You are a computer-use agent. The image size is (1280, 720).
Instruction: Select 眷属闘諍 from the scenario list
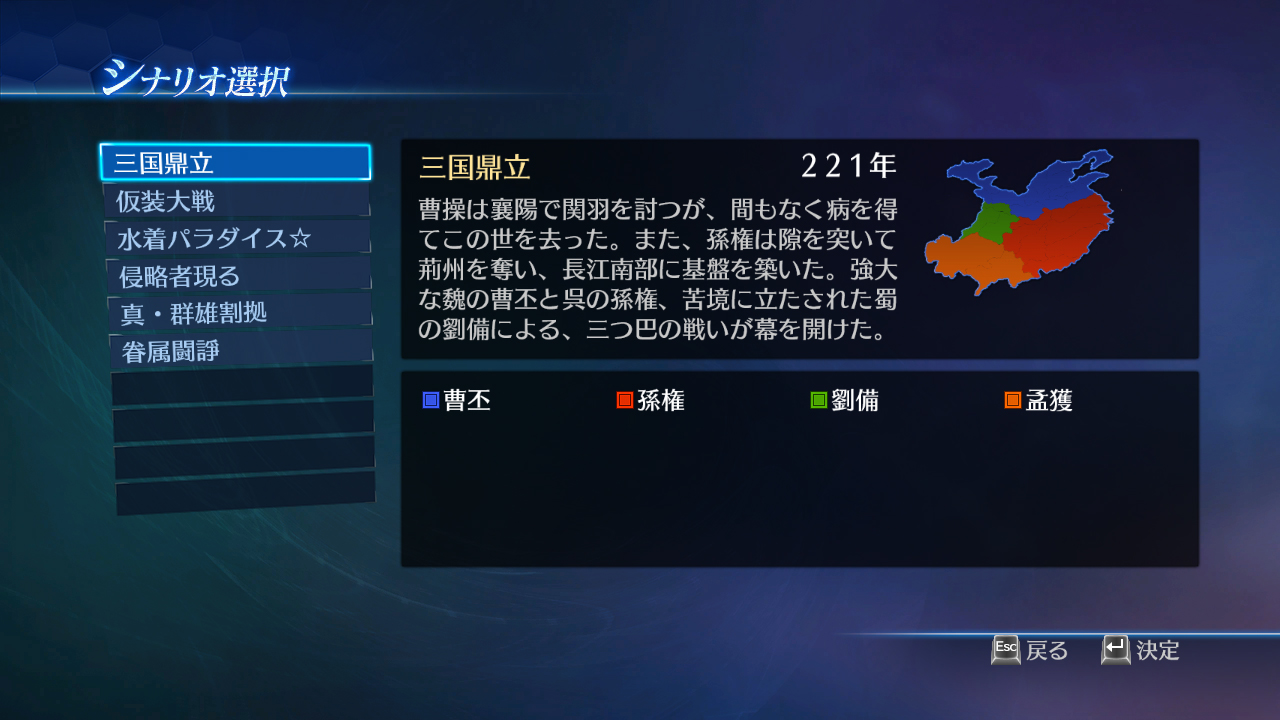pos(235,350)
